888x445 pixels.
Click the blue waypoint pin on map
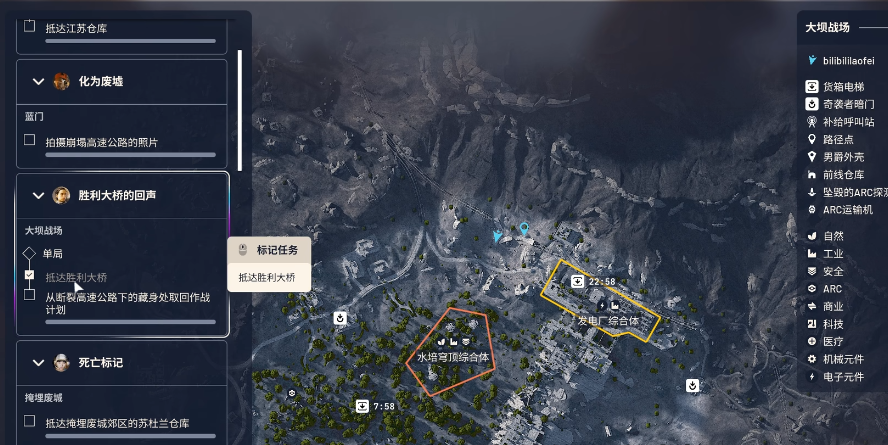pyautogui.click(x=523, y=229)
